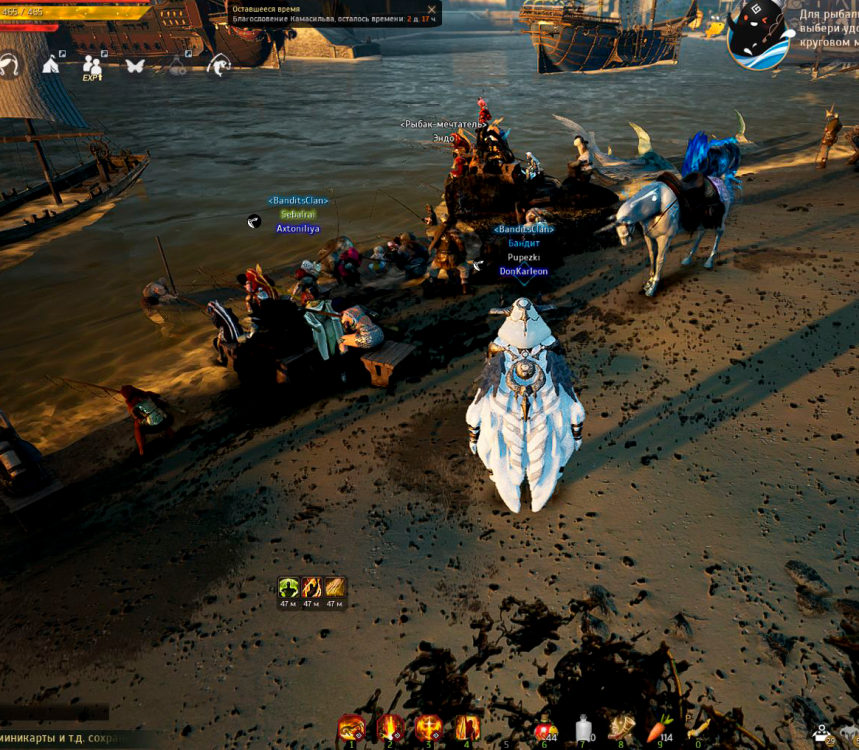This screenshot has width=859, height=750.
Task: Click the EXP party buff icon
Action: tap(92, 67)
